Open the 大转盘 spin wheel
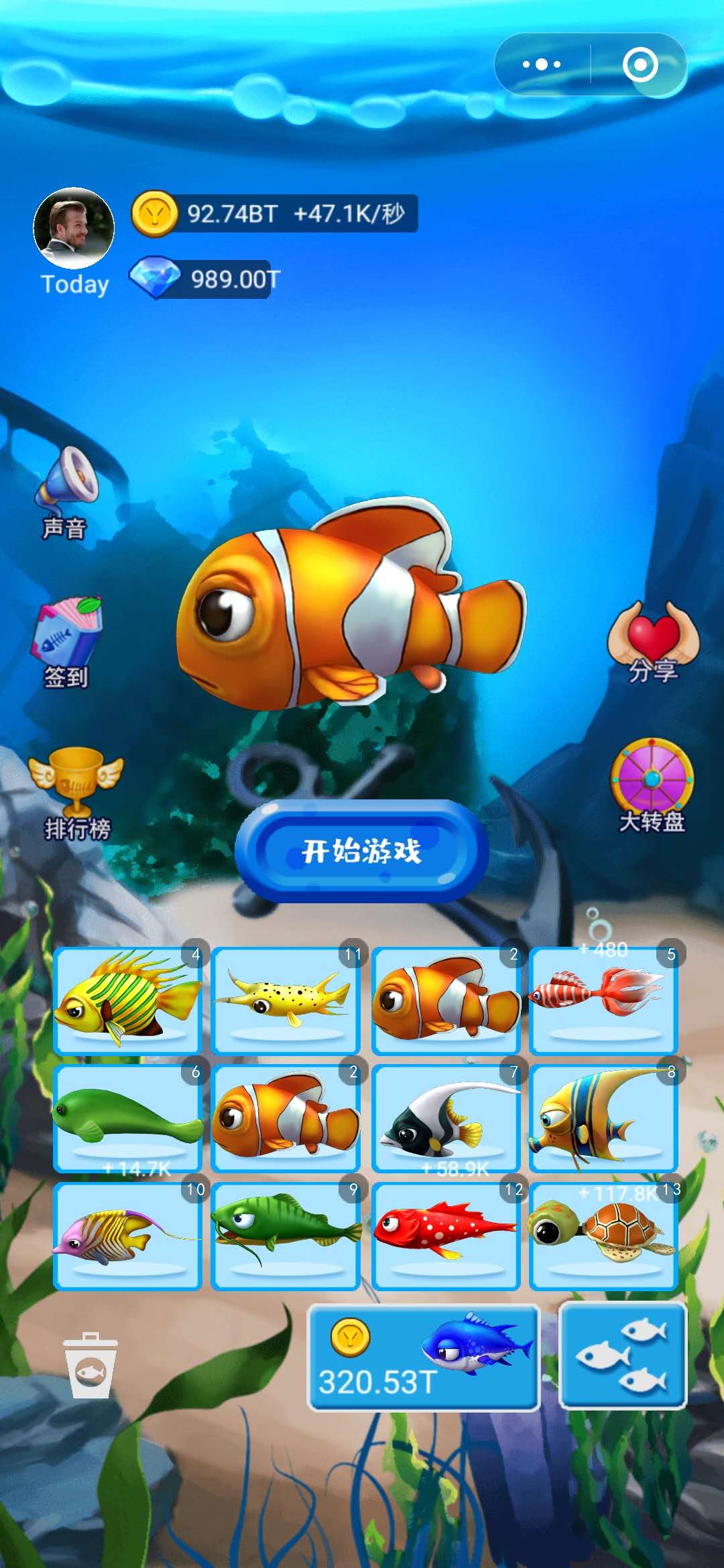This screenshot has width=724, height=1568. coord(652,784)
